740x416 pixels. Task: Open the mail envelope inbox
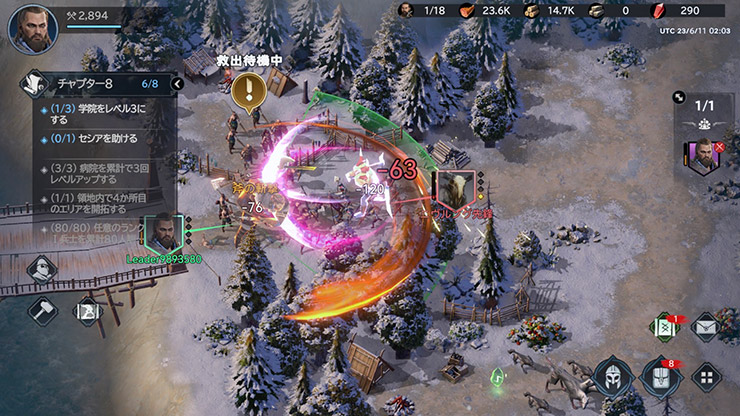705,327
